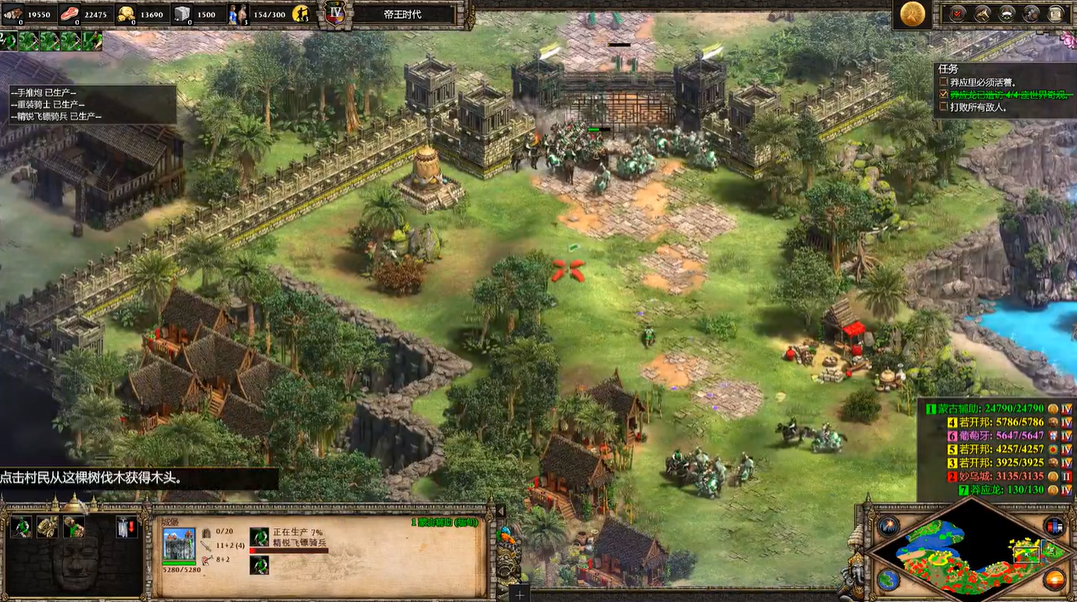Select the second queued unit icon

(259, 565)
